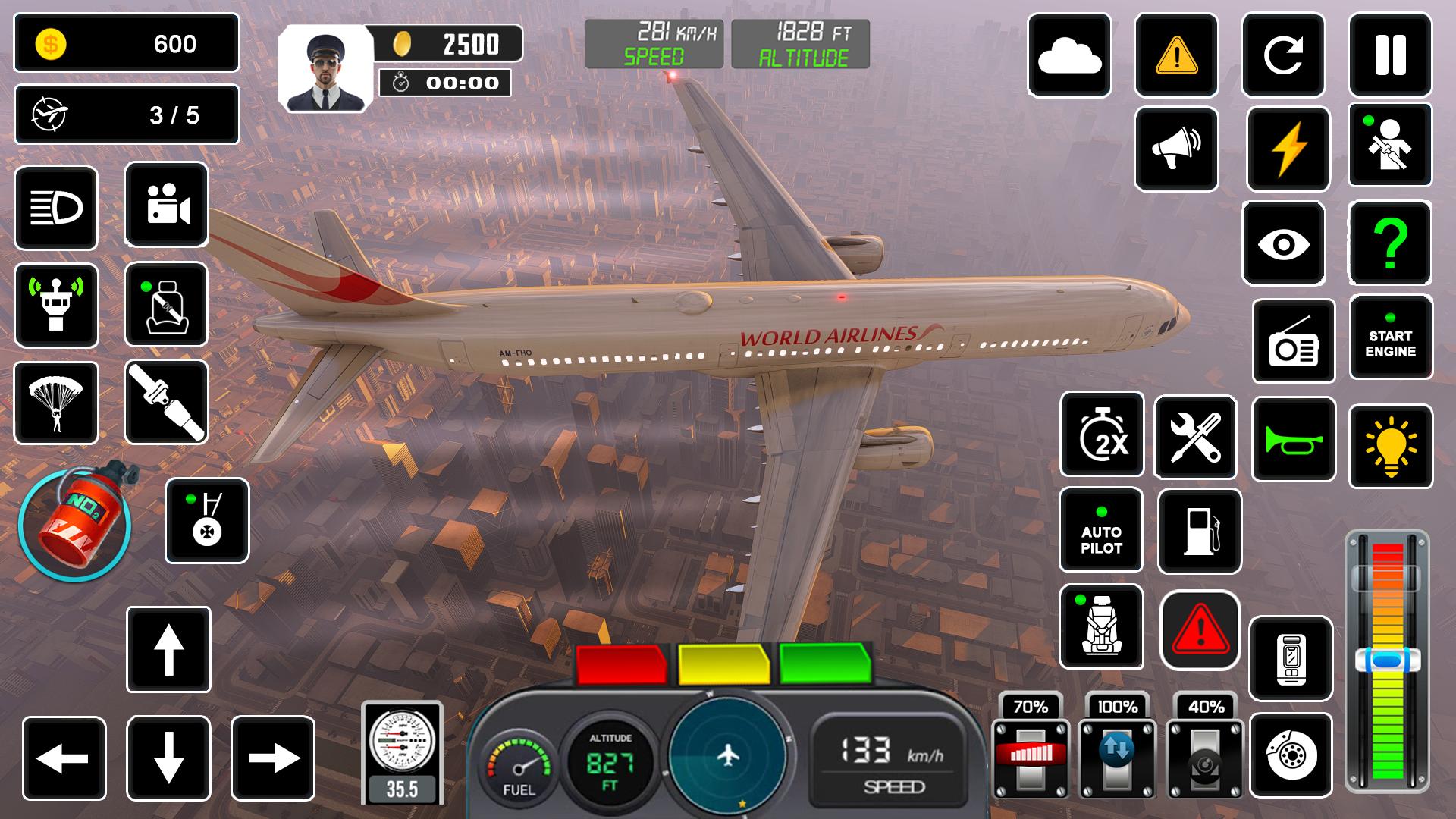
Task: Enable Auto Pilot mode
Action: click(1101, 531)
